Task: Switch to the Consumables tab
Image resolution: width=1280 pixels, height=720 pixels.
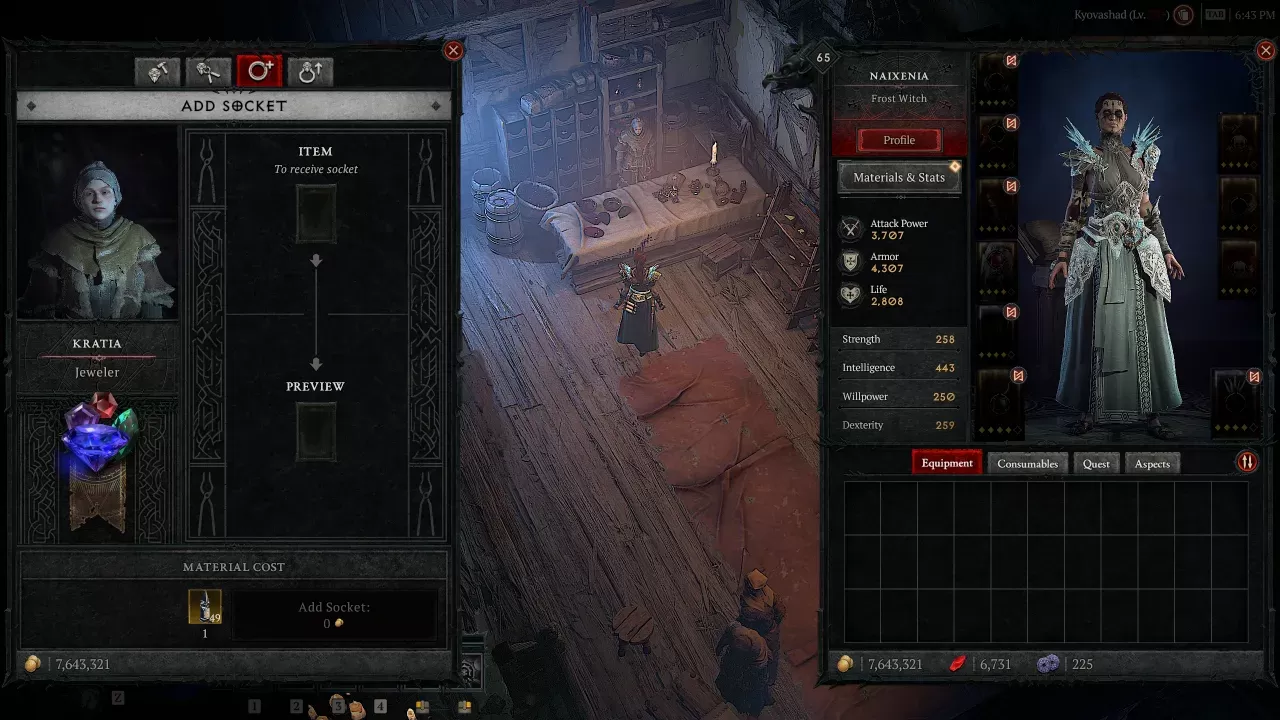Action: pos(1027,463)
